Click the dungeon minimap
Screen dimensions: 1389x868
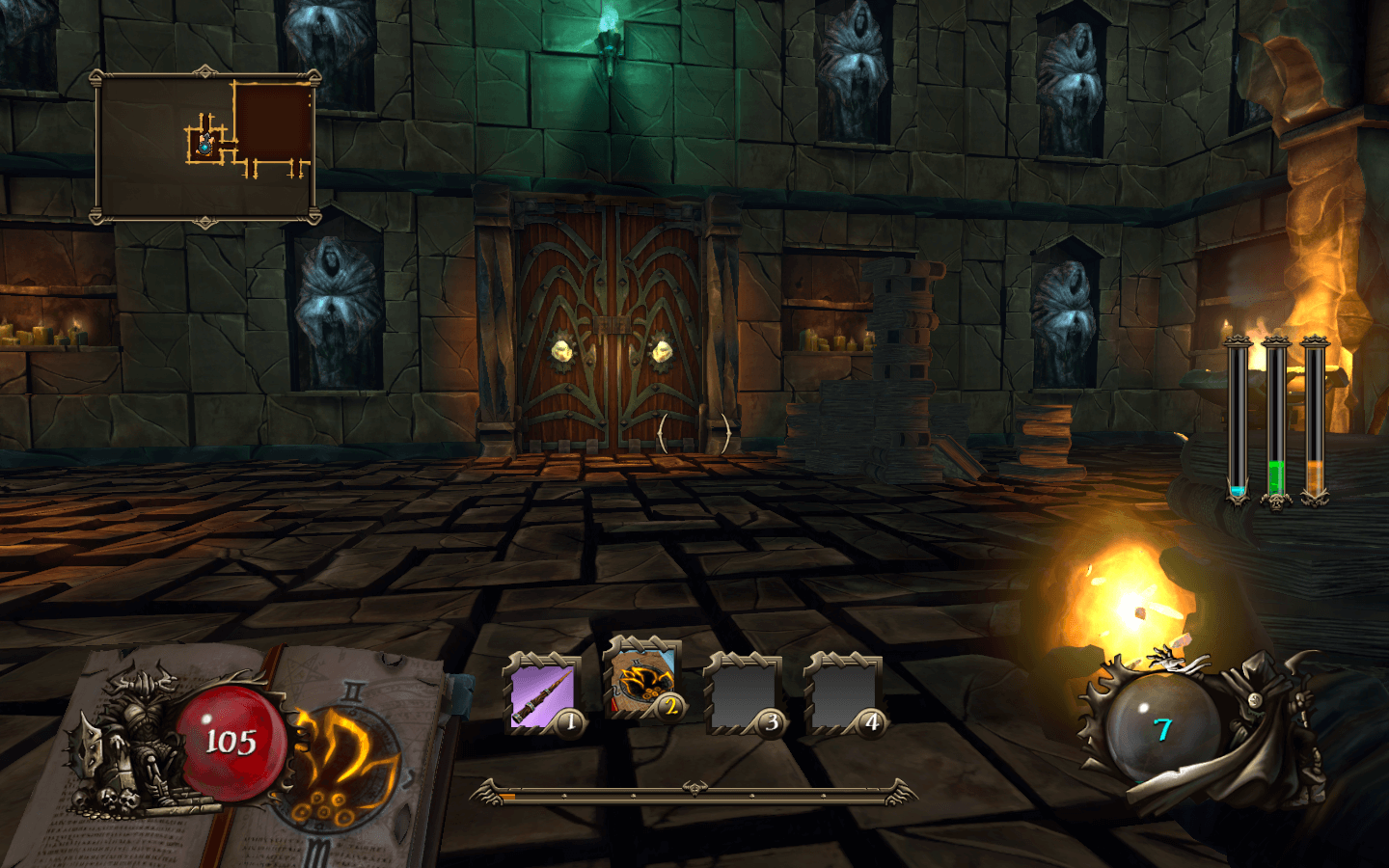click(x=204, y=147)
